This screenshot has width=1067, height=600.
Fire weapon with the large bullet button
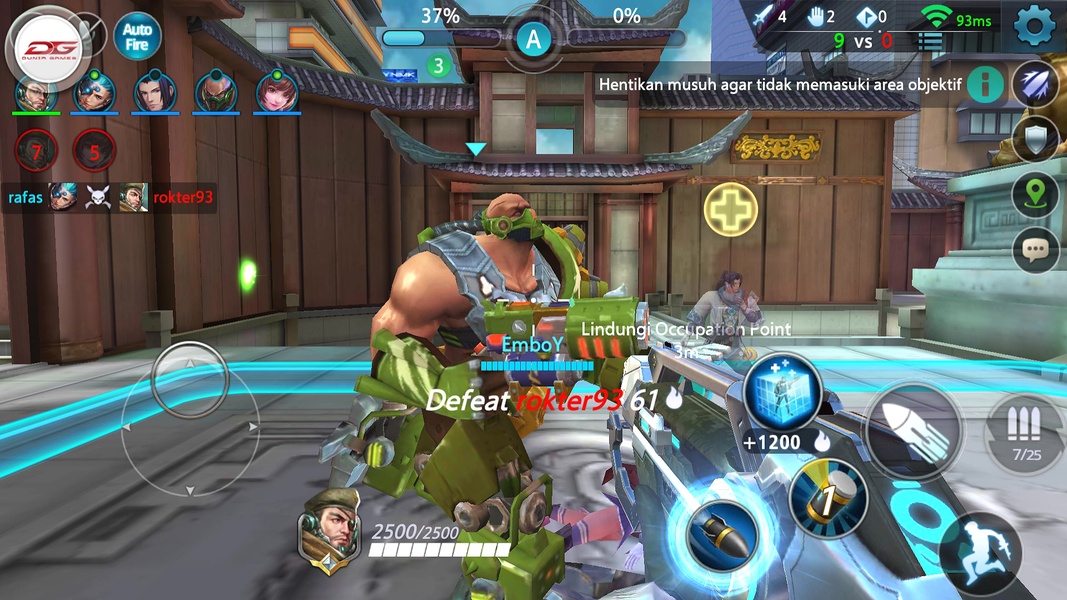(913, 431)
